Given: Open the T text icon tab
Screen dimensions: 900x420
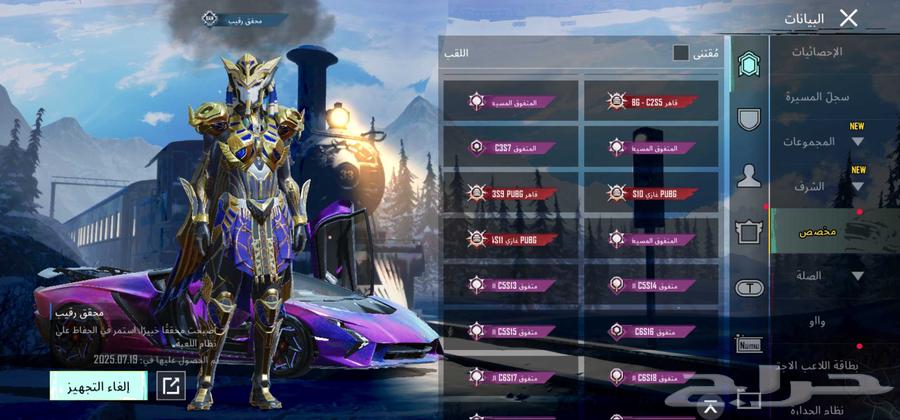Looking at the screenshot, I should coord(748,288).
